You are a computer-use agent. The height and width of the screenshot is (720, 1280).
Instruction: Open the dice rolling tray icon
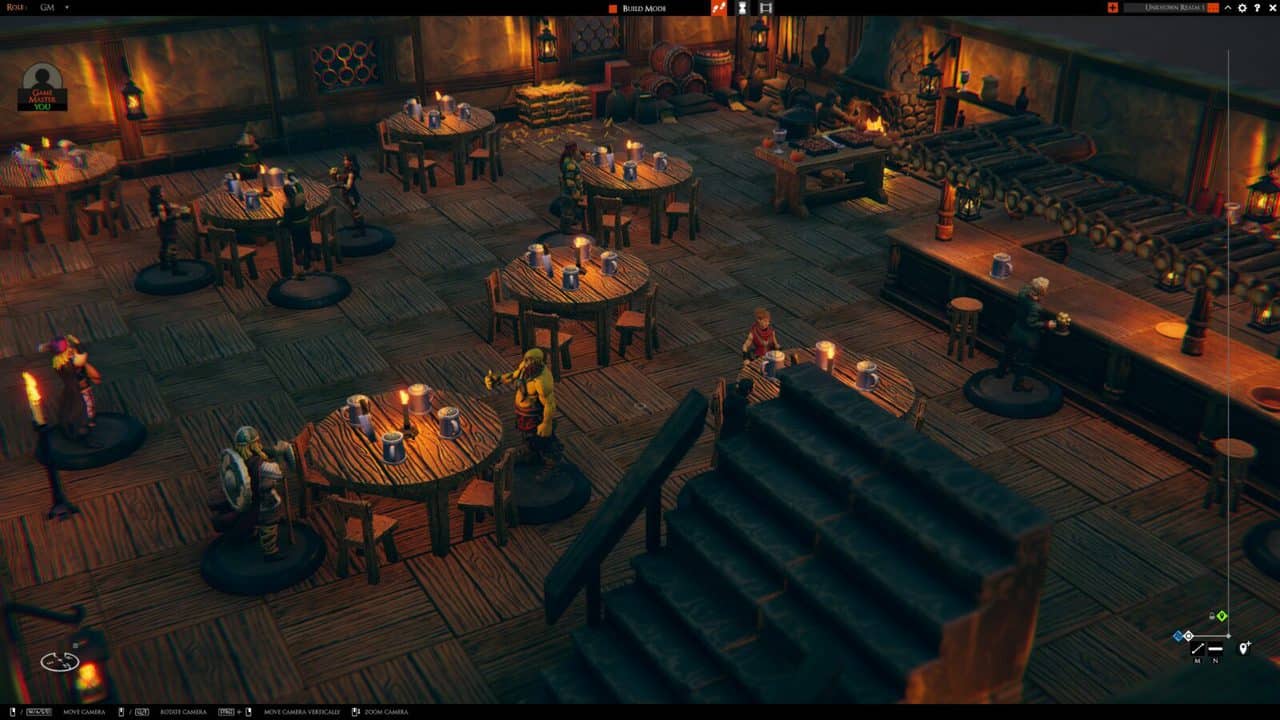point(719,8)
